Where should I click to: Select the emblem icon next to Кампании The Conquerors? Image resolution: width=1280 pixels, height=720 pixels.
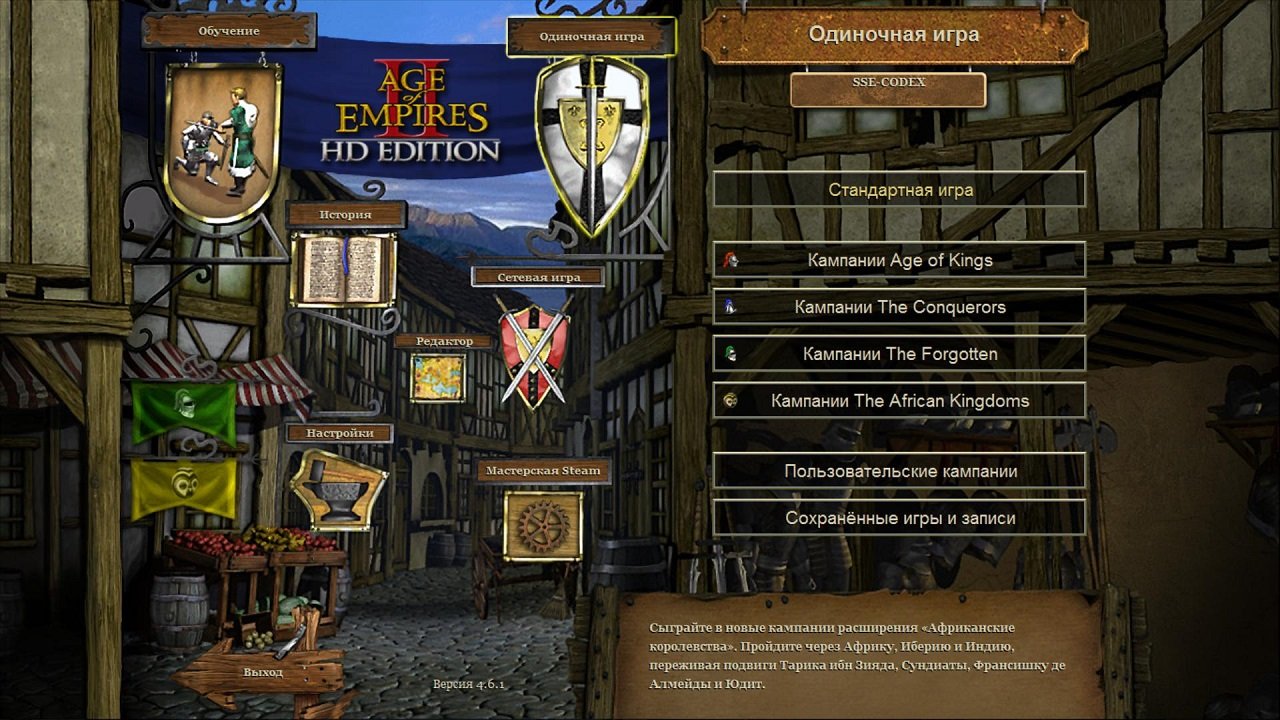coord(729,306)
